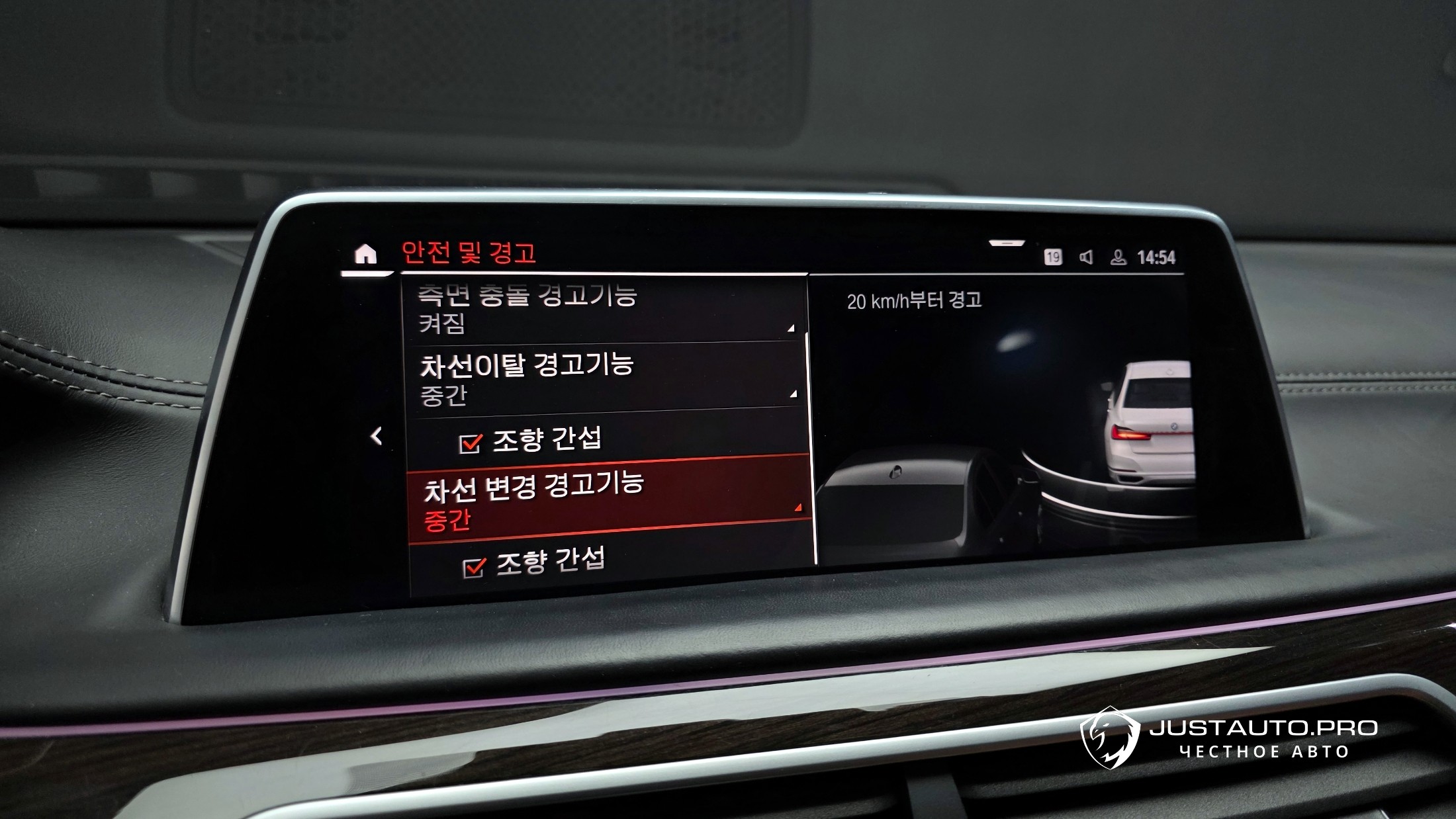Go back with the left arrow
Viewport: 1456px width, 819px height.
click(x=377, y=436)
